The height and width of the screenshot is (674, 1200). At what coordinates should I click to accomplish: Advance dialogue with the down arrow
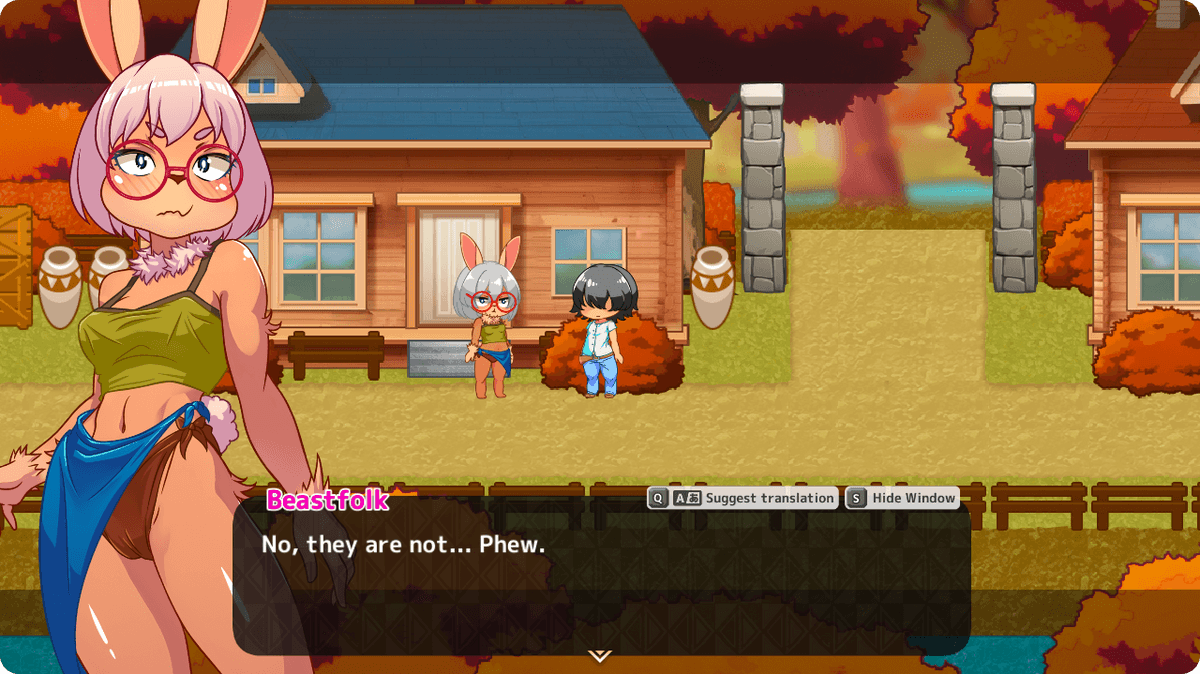[599, 656]
